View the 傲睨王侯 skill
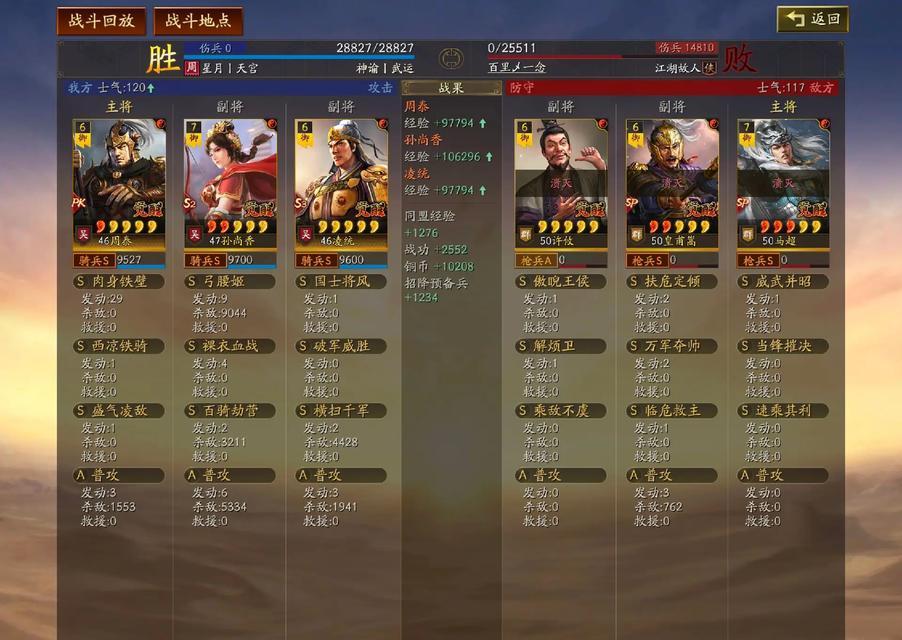 [x=561, y=282]
